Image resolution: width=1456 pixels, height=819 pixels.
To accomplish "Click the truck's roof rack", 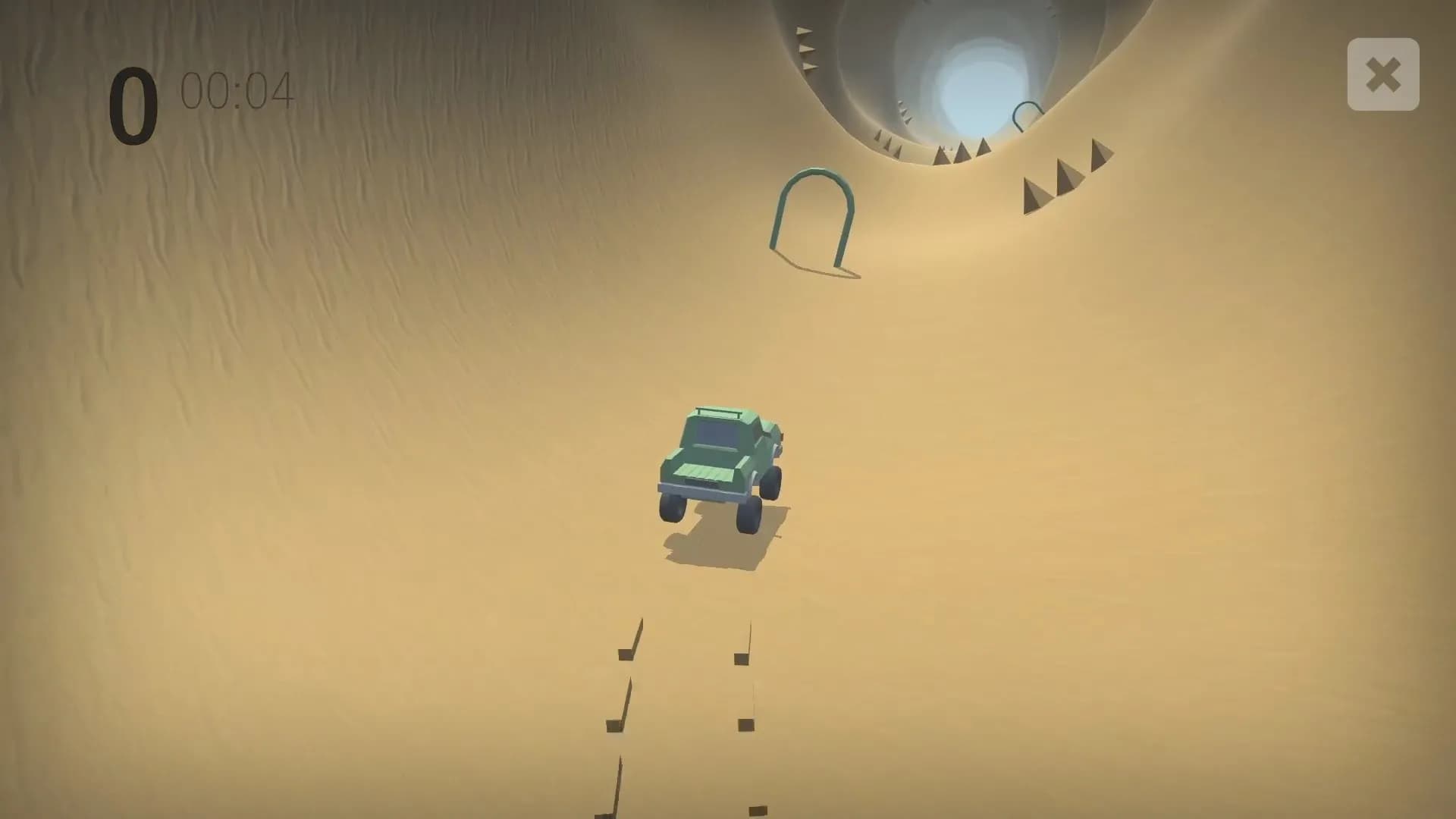I will [x=717, y=412].
